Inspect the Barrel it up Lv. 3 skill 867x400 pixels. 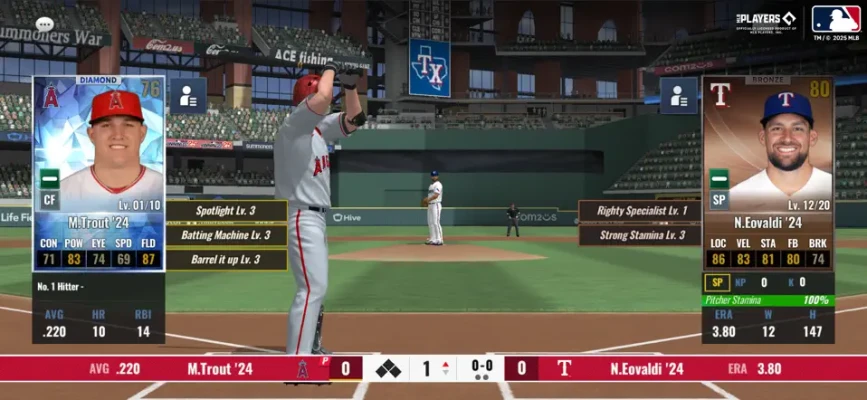coord(227,259)
